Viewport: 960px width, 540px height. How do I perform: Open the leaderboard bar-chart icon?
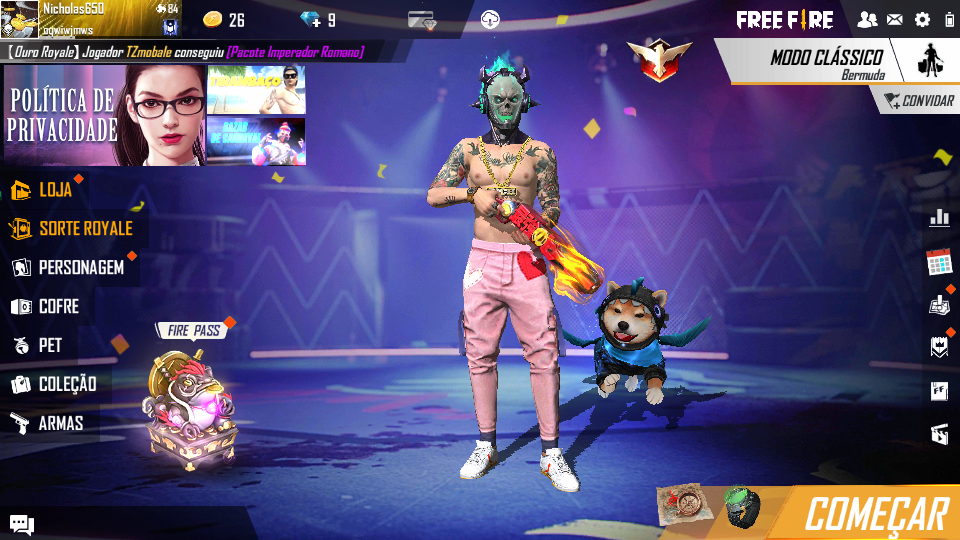tap(939, 217)
